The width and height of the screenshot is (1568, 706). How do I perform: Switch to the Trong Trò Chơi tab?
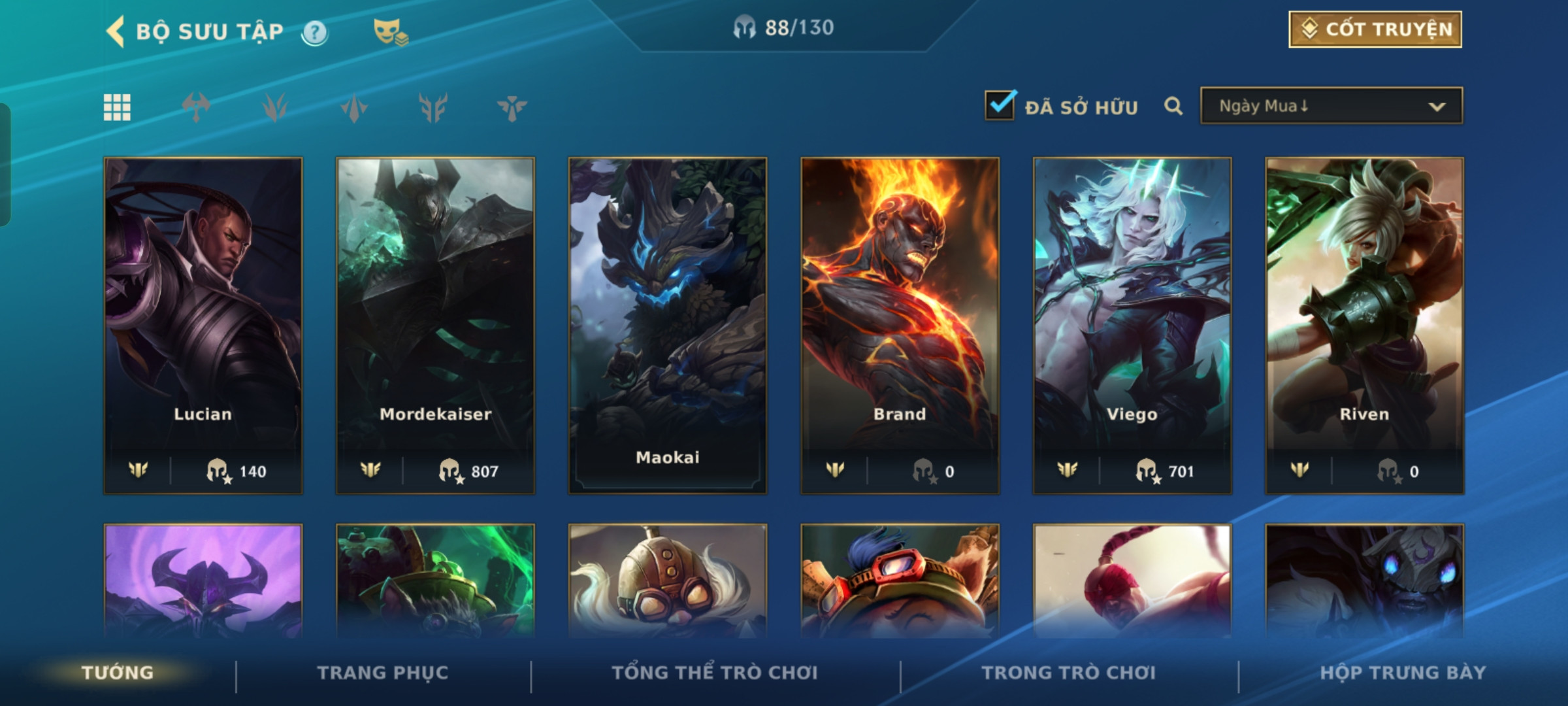[1068, 673]
